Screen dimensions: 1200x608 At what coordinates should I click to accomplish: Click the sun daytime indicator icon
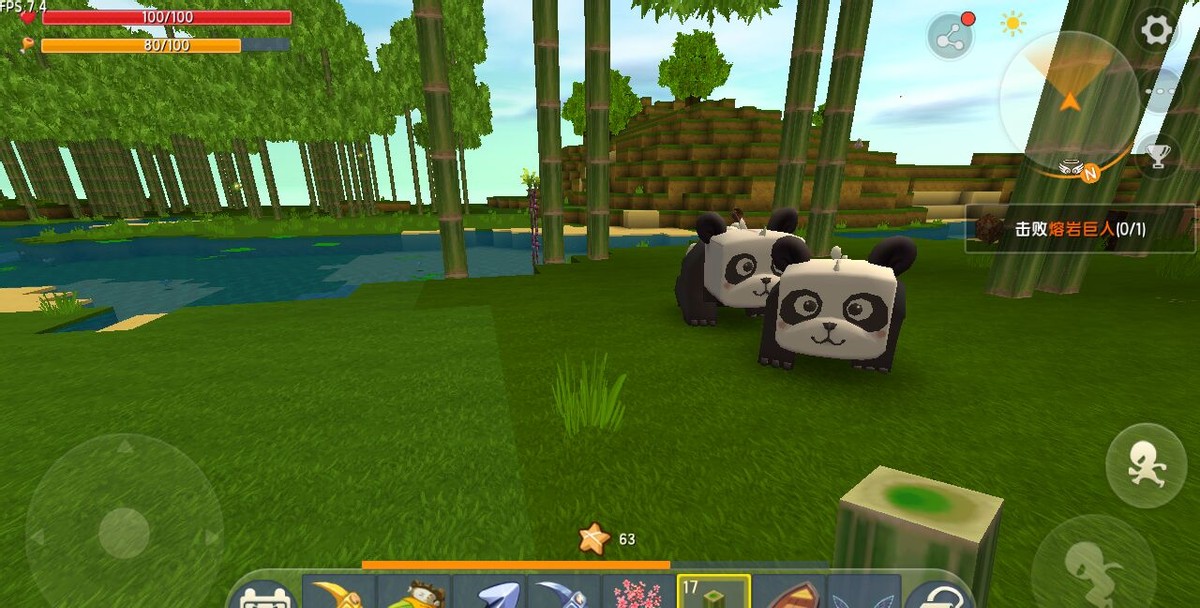tap(1013, 23)
